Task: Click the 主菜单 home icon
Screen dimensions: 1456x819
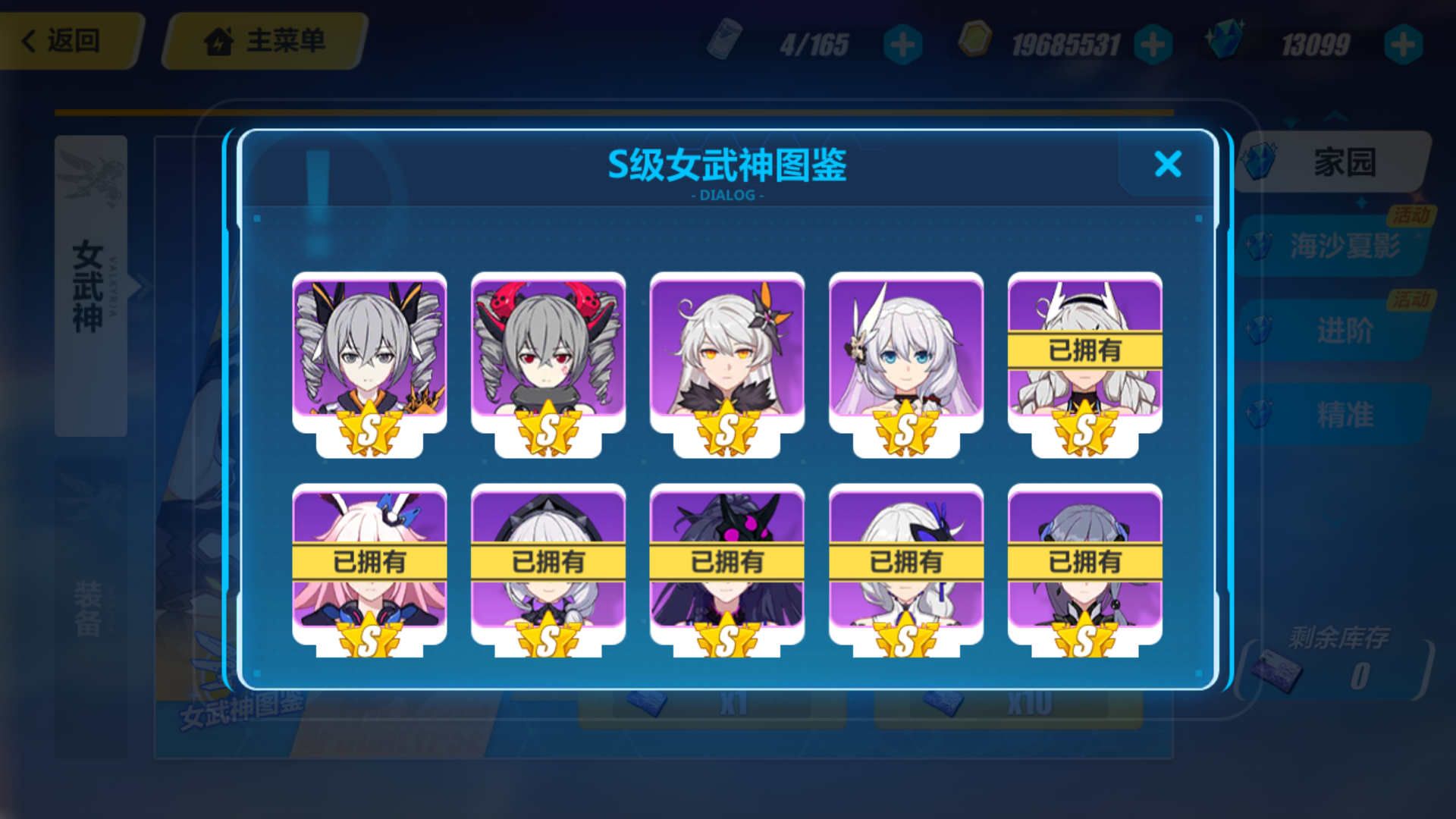Action: [x=220, y=42]
